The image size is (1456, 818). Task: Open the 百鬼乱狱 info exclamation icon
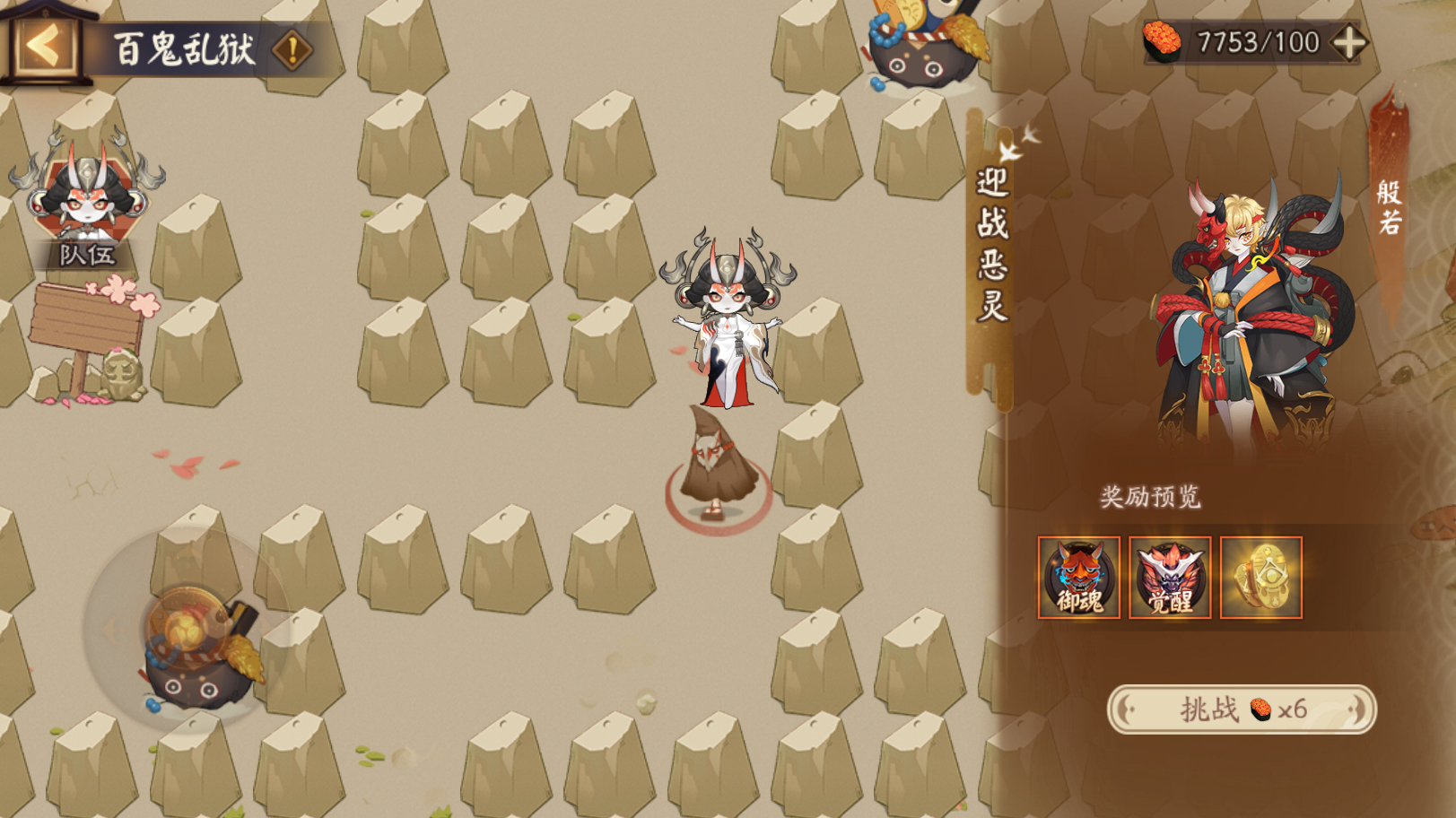click(x=292, y=49)
